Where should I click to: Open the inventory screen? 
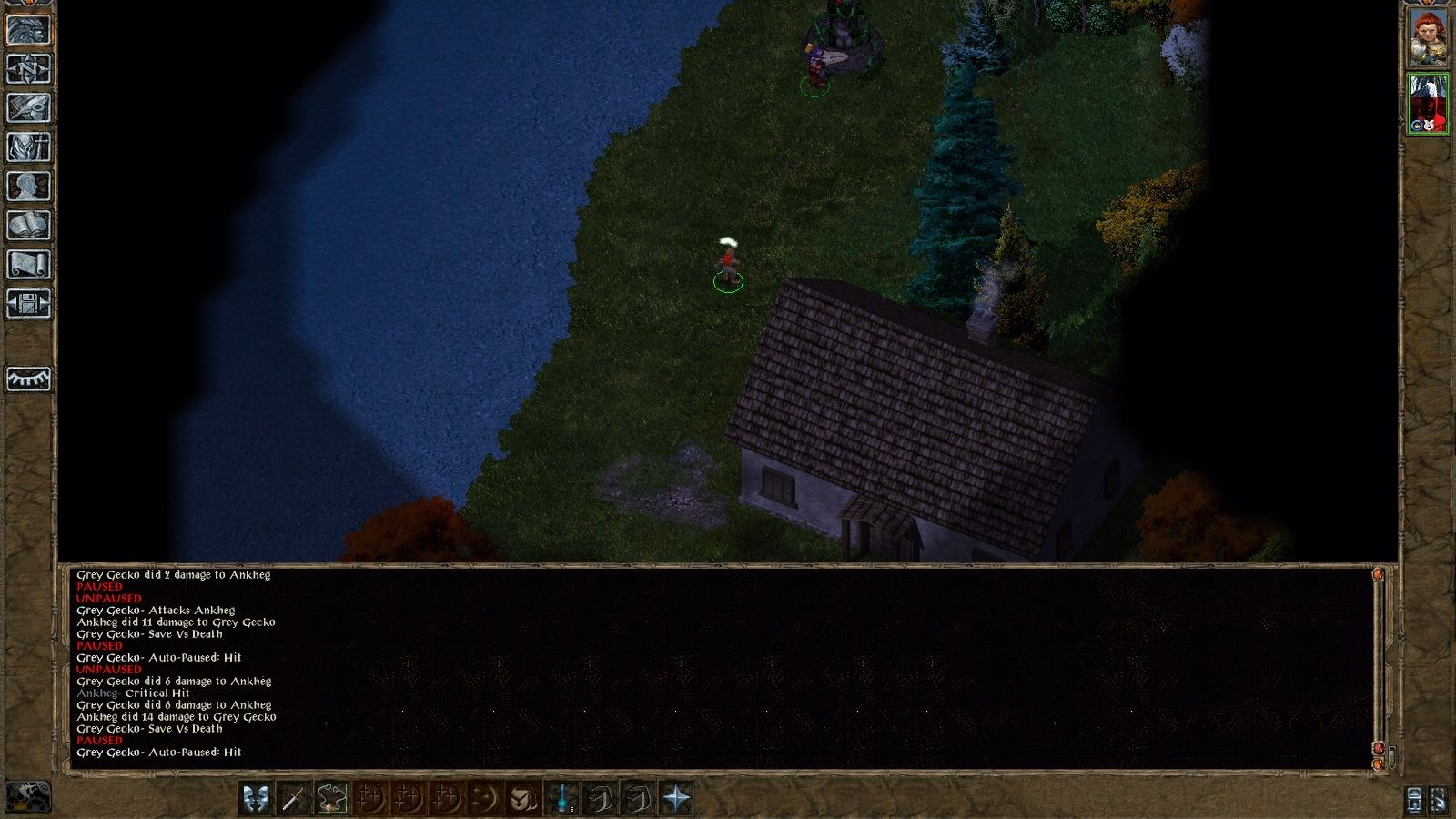(28, 147)
